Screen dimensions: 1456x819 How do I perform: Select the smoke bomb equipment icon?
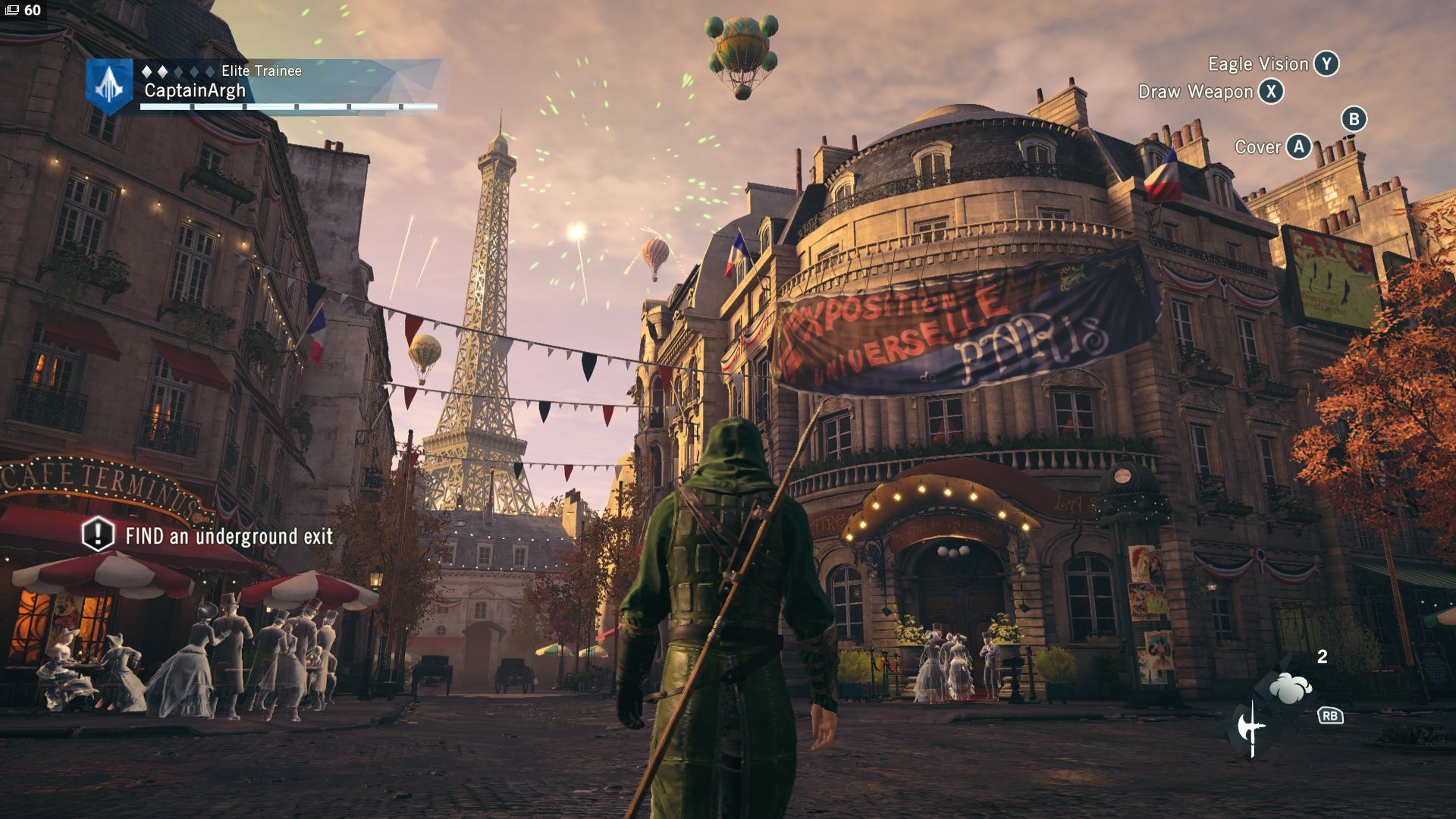coord(1290,688)
